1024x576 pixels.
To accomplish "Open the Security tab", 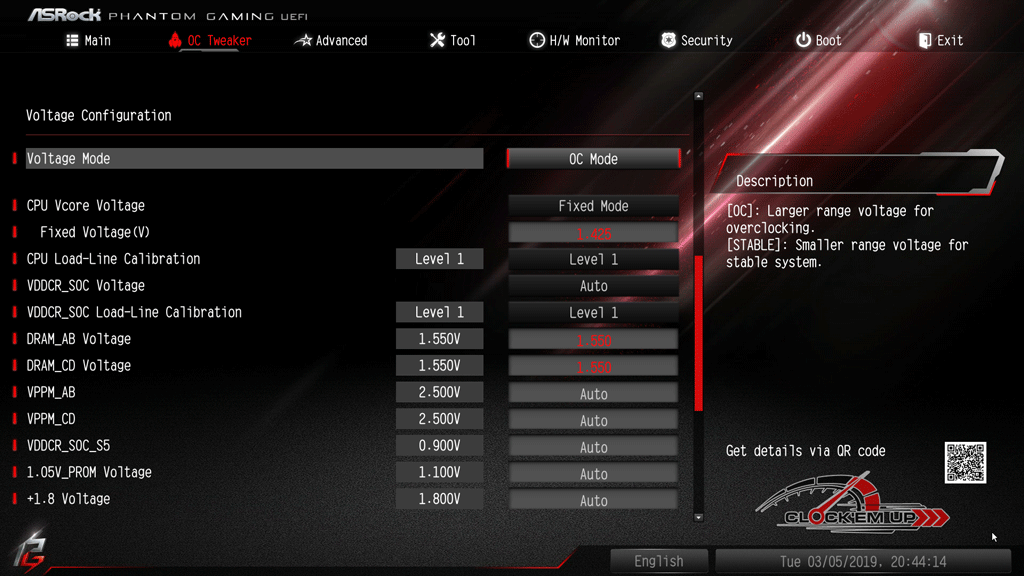I will 696,41.
